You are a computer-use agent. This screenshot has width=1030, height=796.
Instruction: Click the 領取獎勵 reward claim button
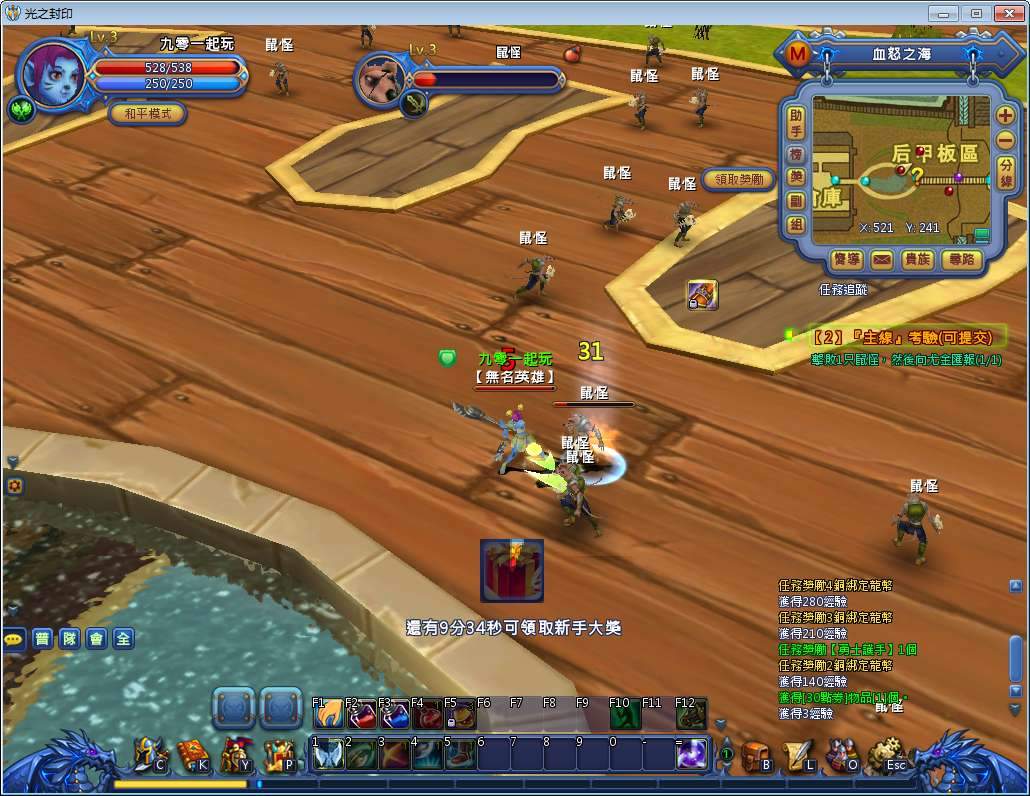click(x=739, y=180)
